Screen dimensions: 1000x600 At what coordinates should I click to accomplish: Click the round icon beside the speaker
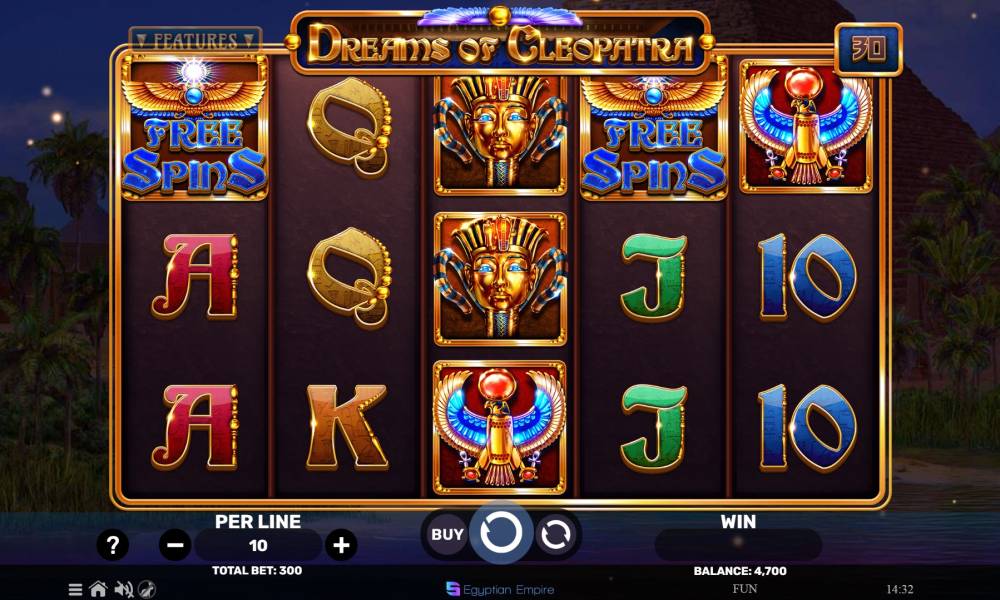[147, 589]
